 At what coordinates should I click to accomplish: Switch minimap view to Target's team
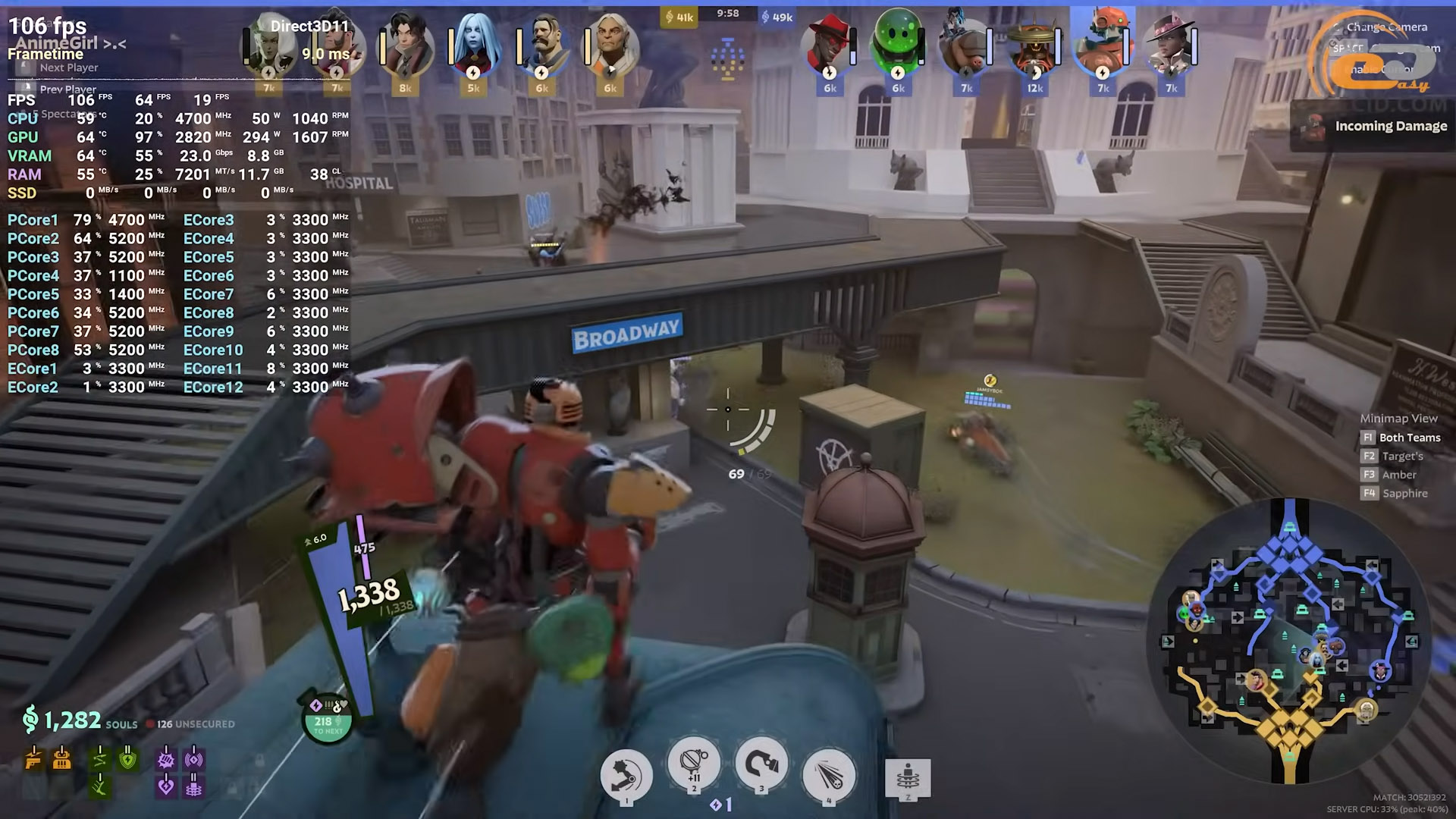pos(1401,457)
